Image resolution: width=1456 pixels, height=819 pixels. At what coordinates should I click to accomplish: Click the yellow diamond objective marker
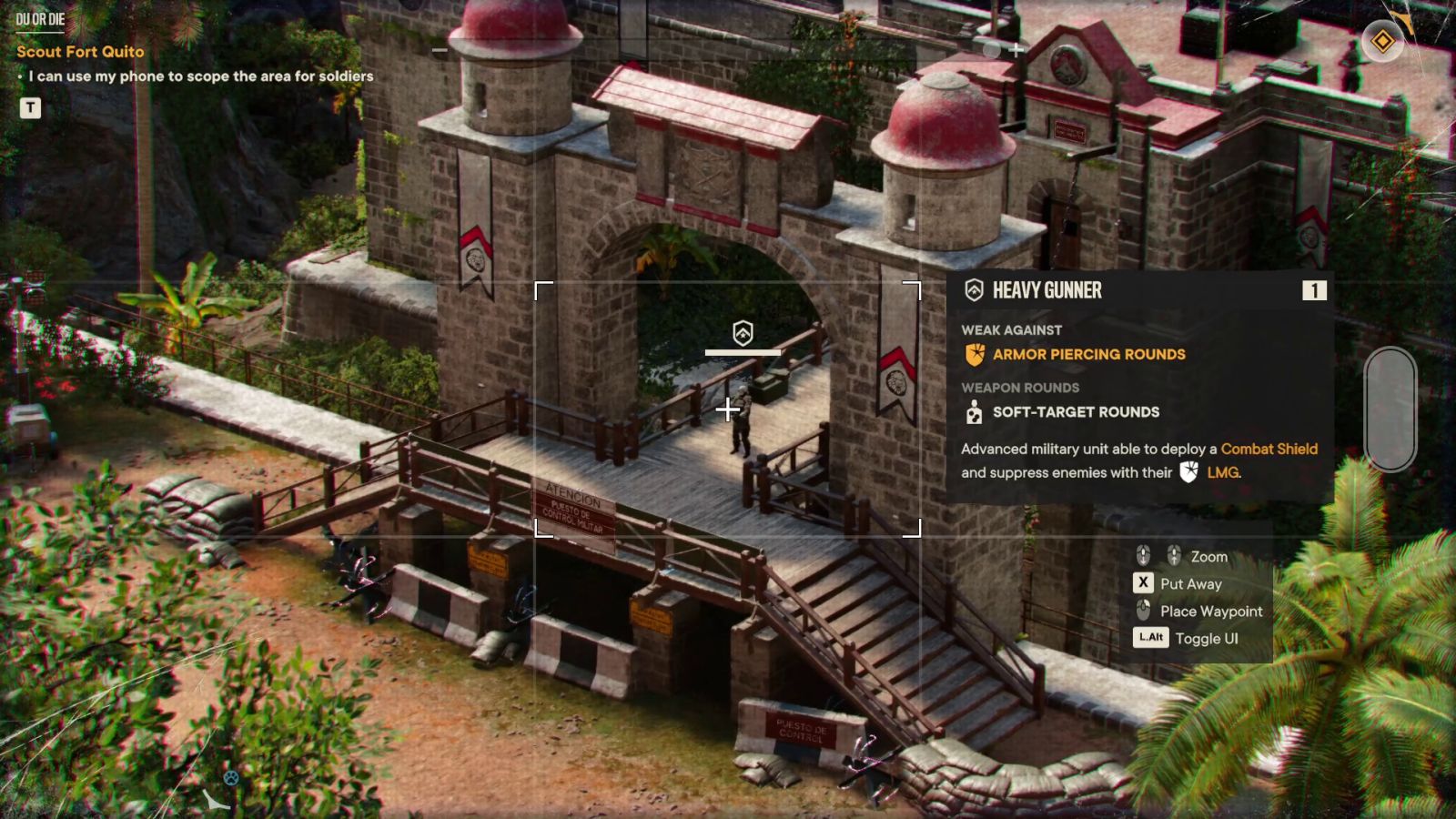tap(1382, 41)
